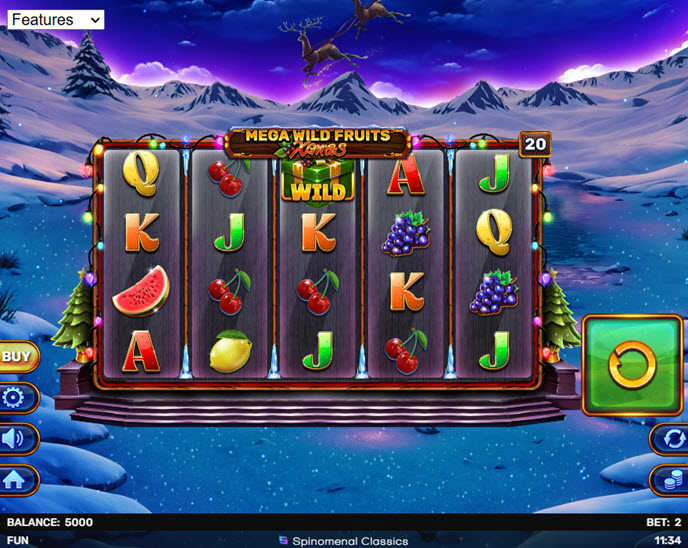The image size is (688, 548).
Task: Spin the reels with the green button
Action: pyautogui.click(x=632, y=364)
